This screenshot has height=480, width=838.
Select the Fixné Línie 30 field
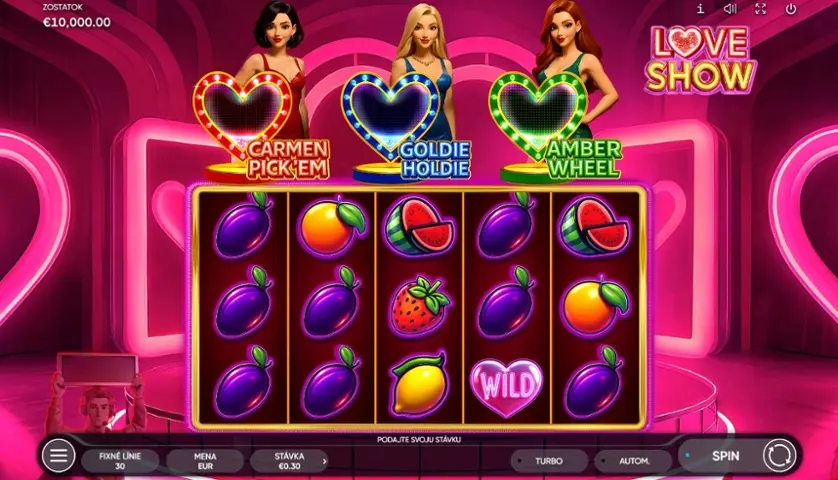[x=121, y=461]
